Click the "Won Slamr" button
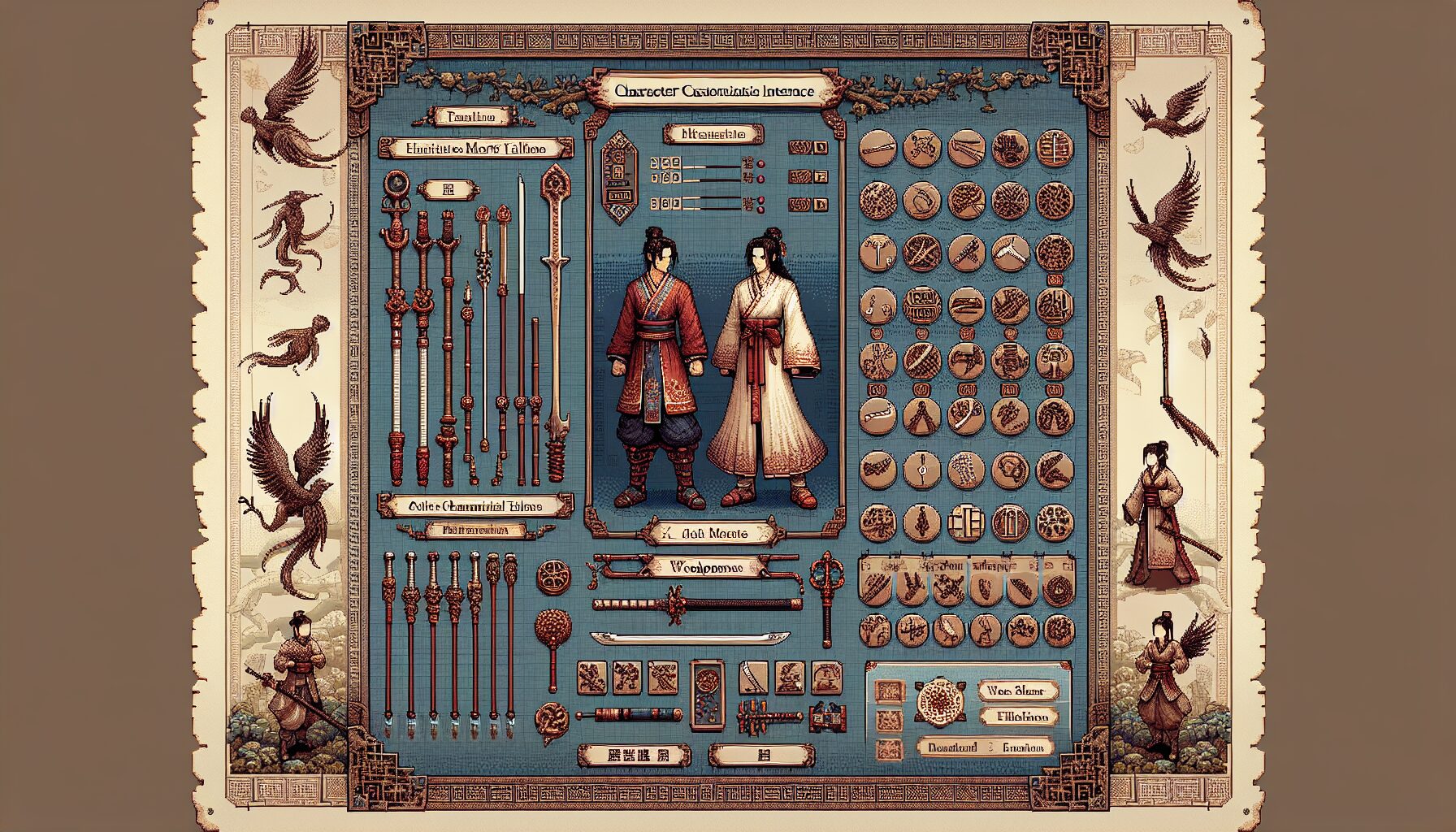This screenshot has height=832, width=1456. [x=1020, y=691]
